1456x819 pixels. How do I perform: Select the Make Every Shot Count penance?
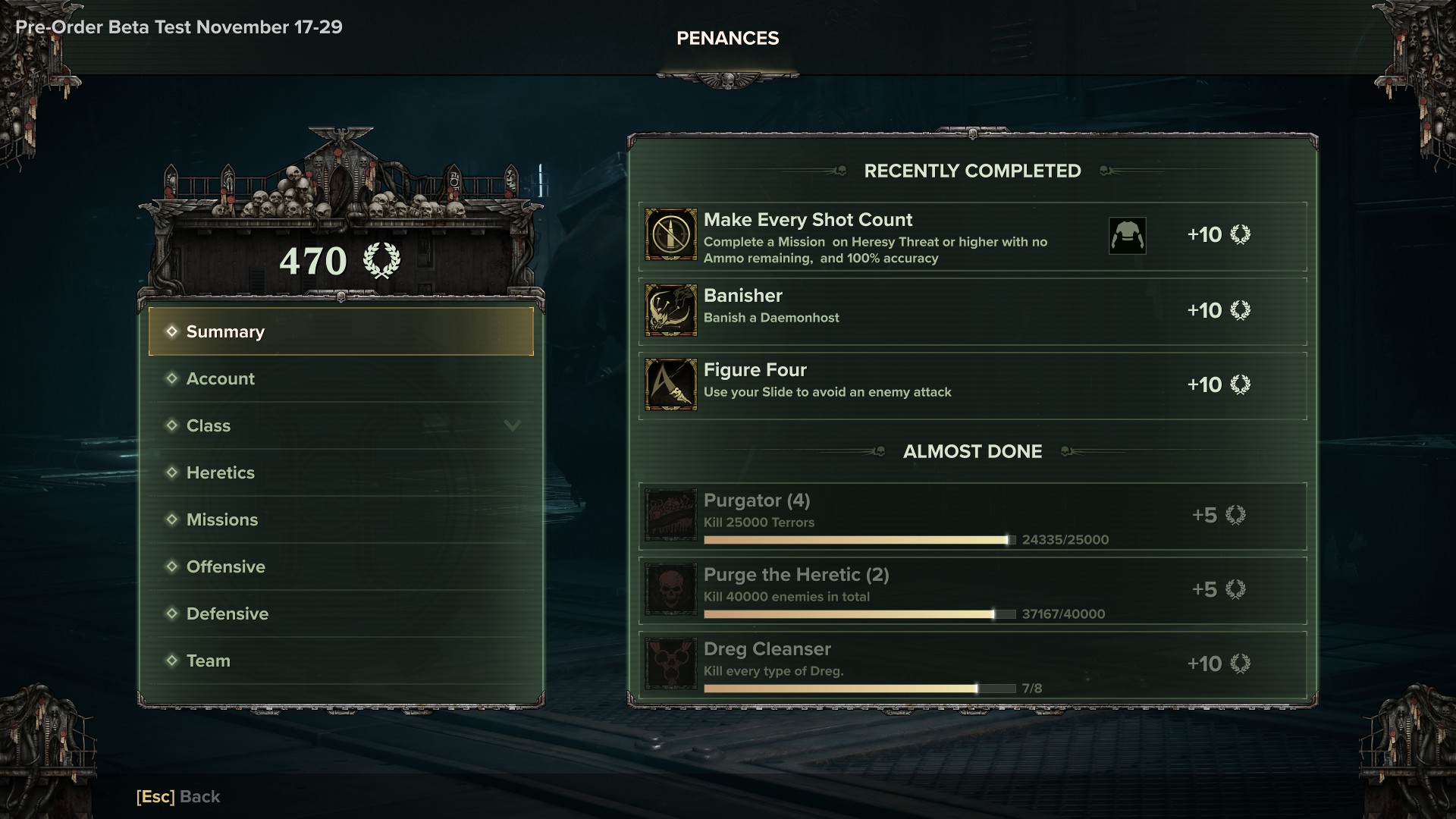872,236
